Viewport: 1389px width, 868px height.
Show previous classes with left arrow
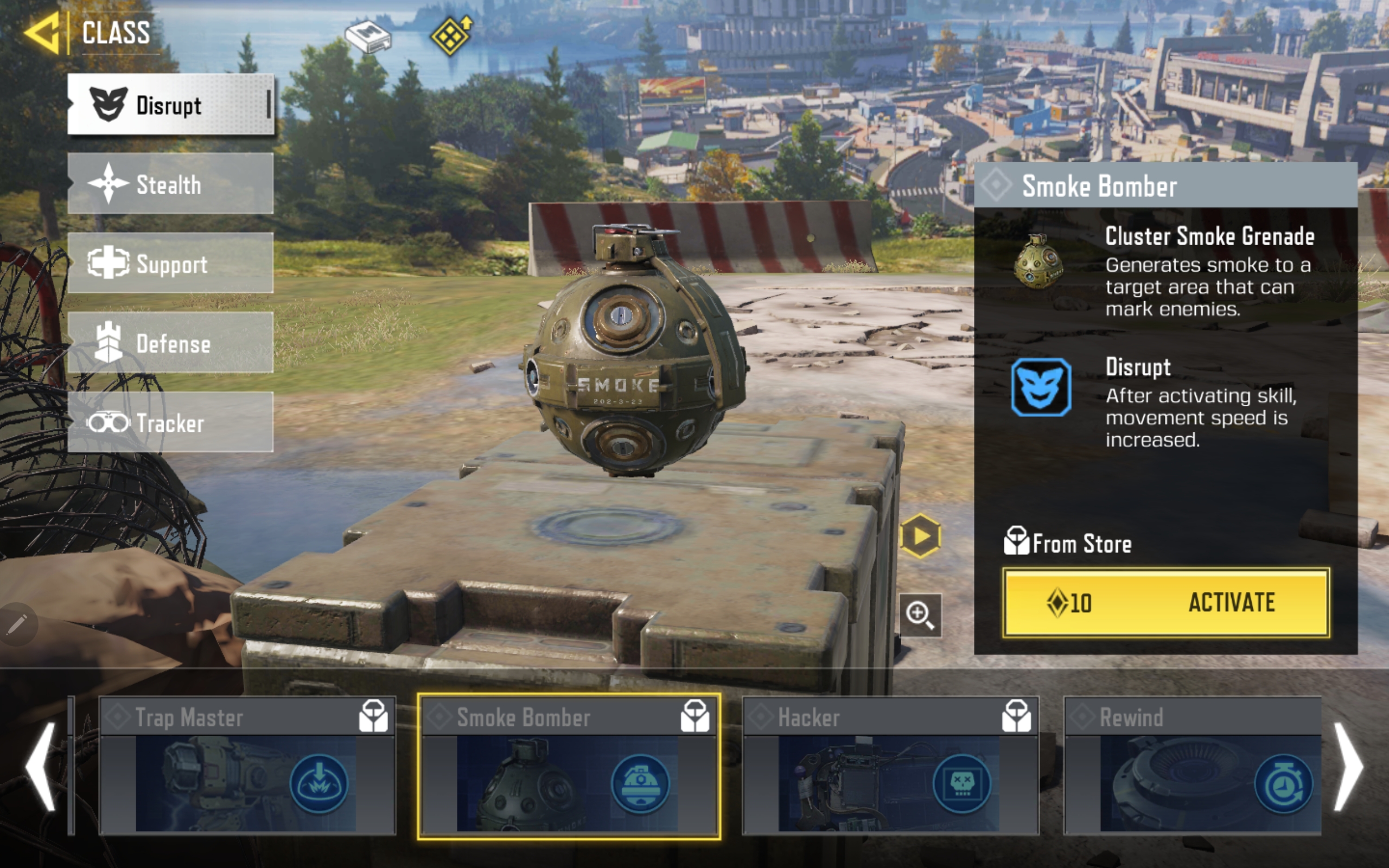point(41,767)
